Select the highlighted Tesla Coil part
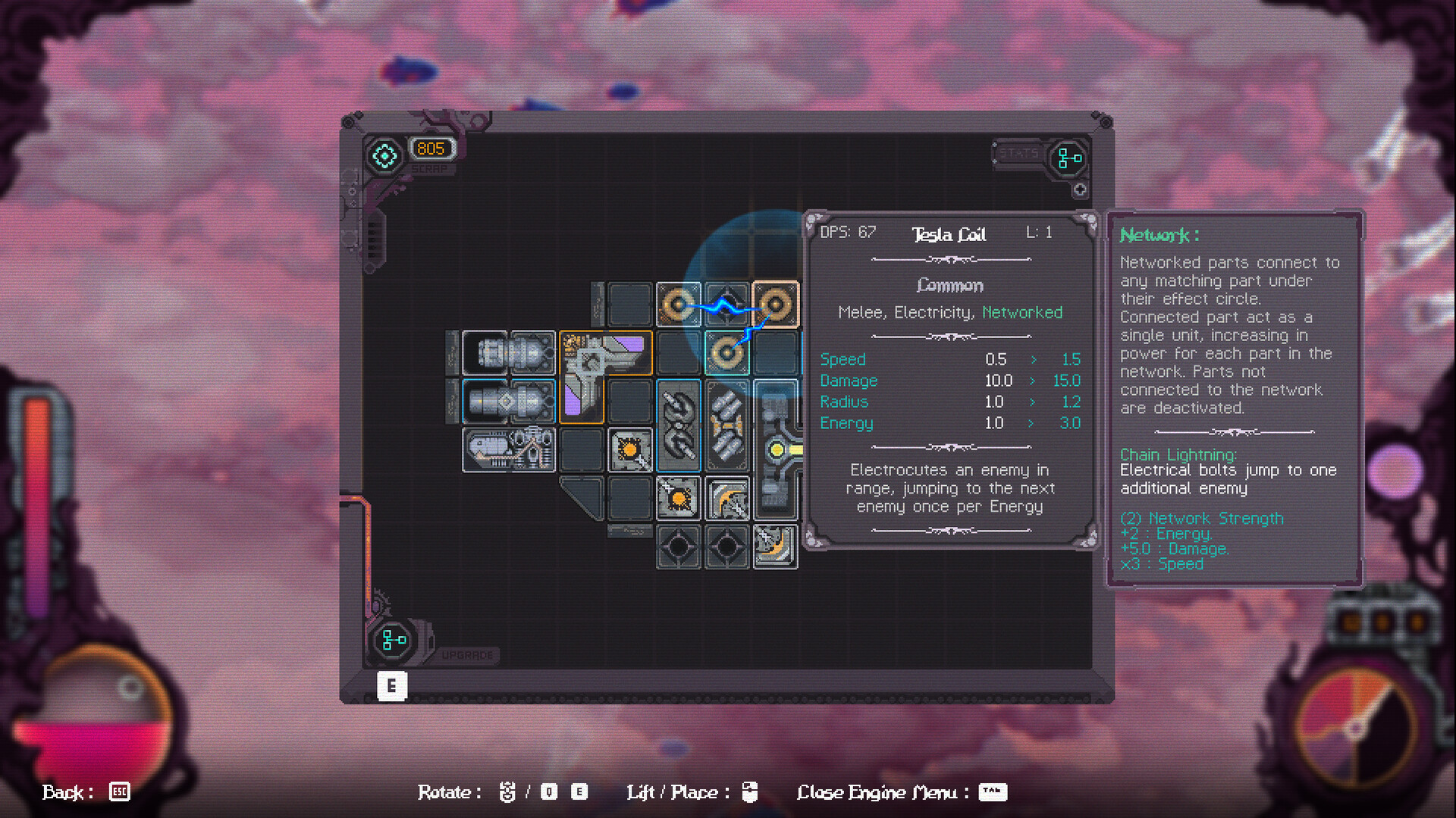 click(775, 305)
